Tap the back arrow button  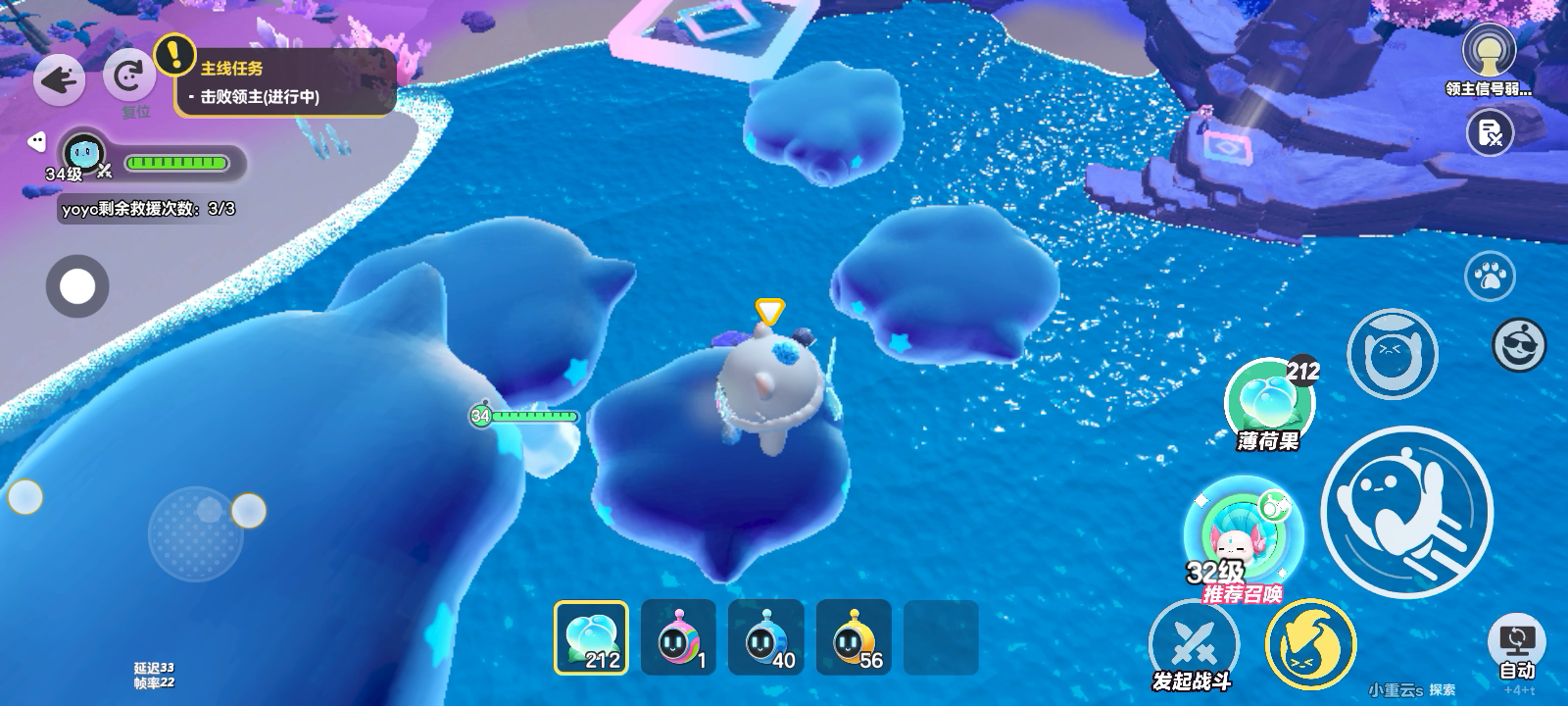coord(59,78)
